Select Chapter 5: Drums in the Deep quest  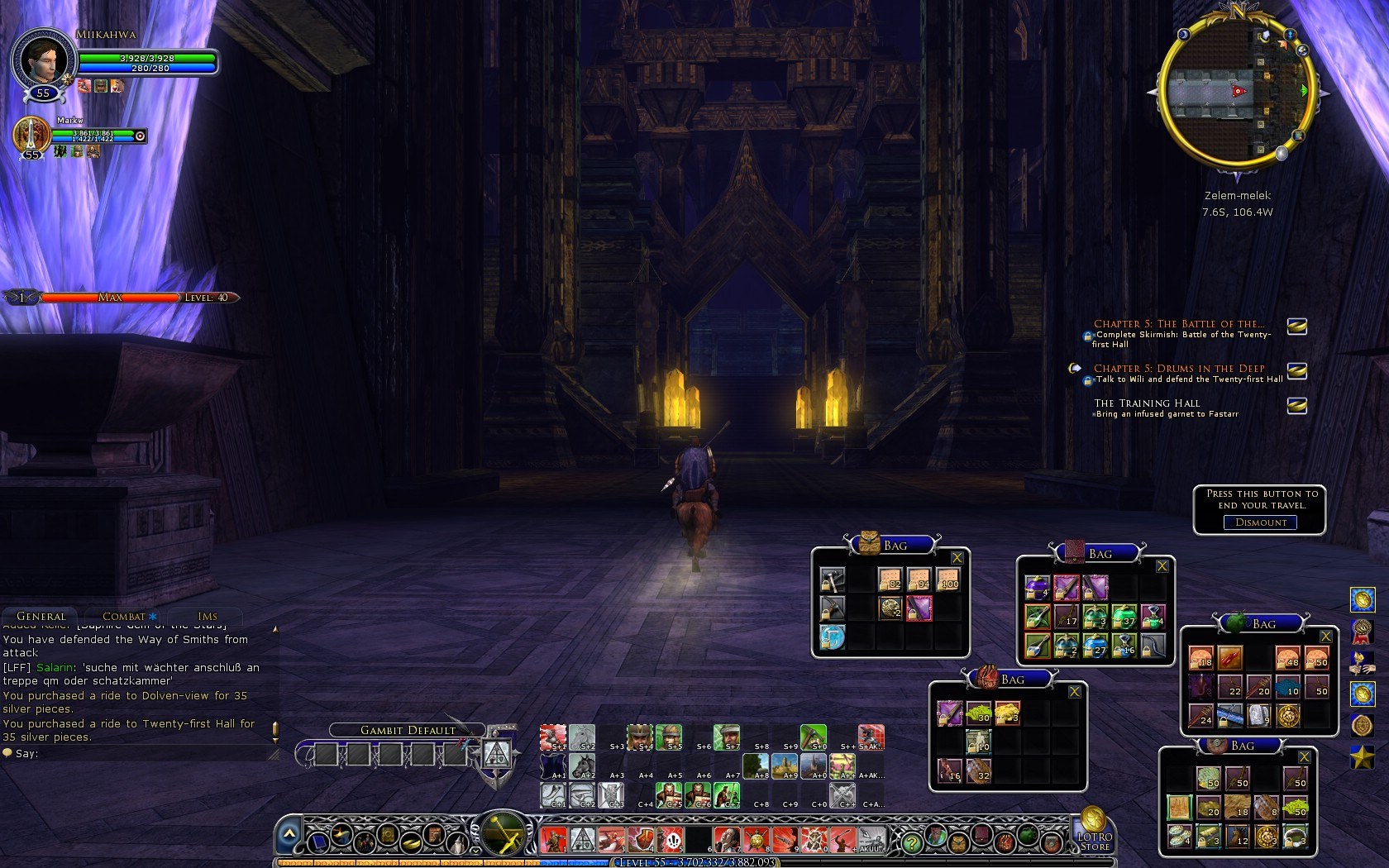[1179, 369]
